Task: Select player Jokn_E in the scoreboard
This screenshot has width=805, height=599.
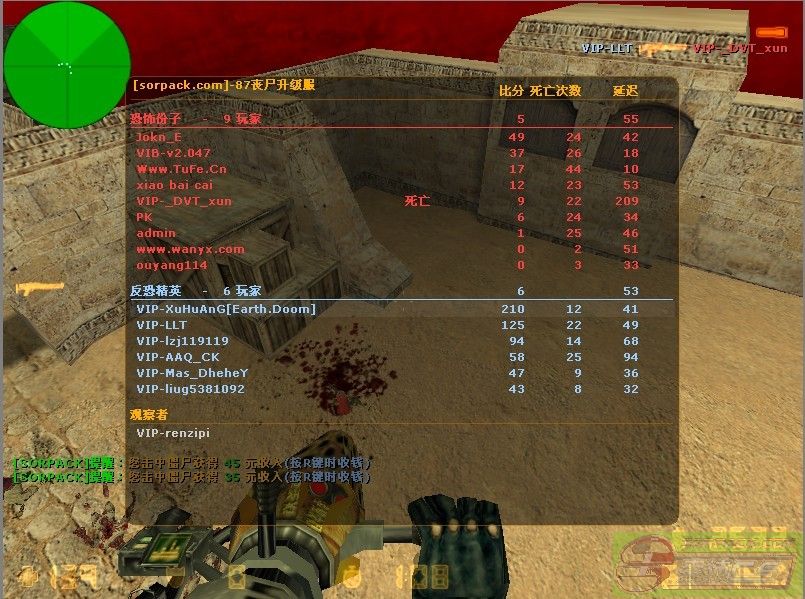Action: [159, 137]
